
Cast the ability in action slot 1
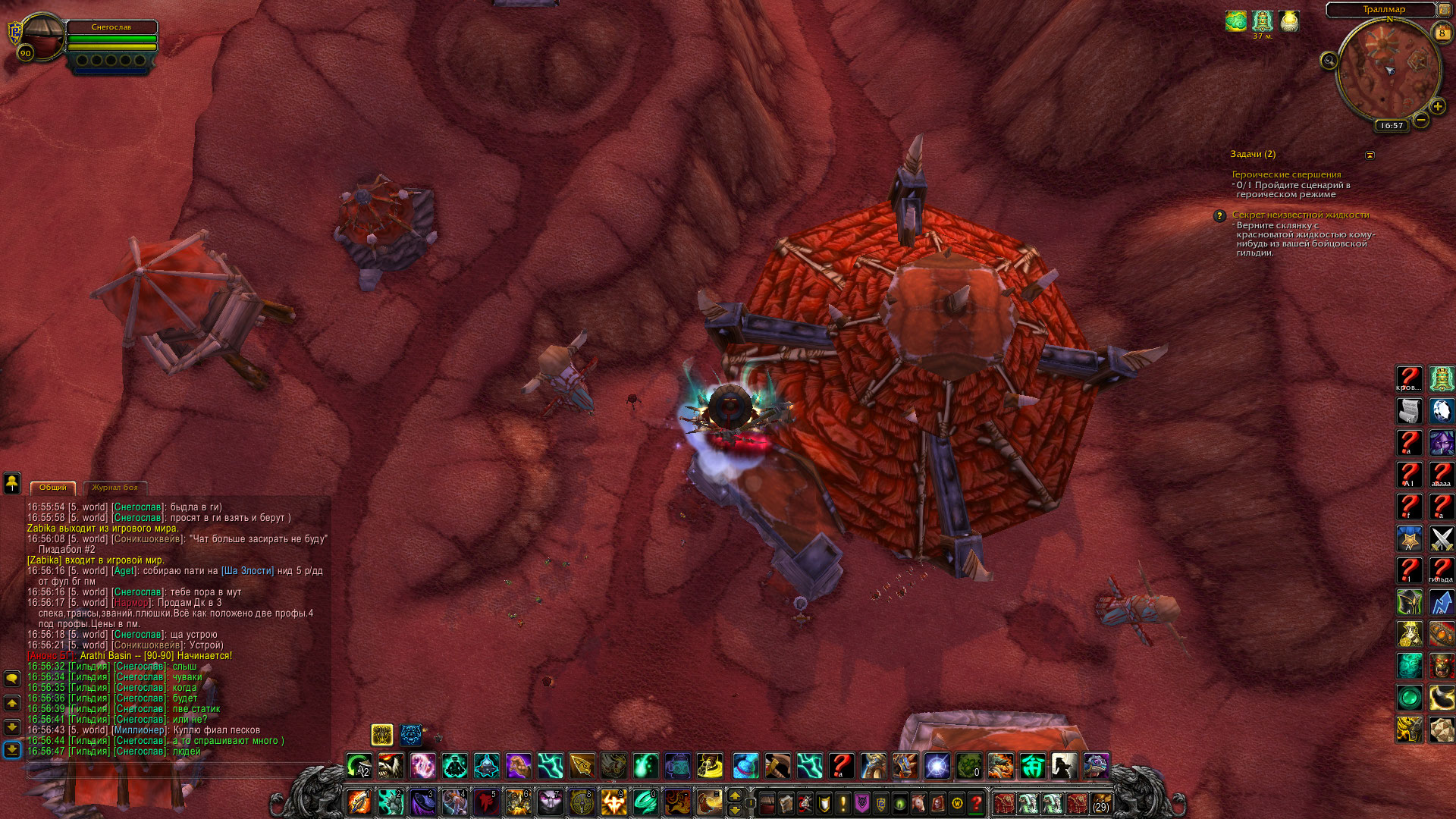(x=359, y=802)
